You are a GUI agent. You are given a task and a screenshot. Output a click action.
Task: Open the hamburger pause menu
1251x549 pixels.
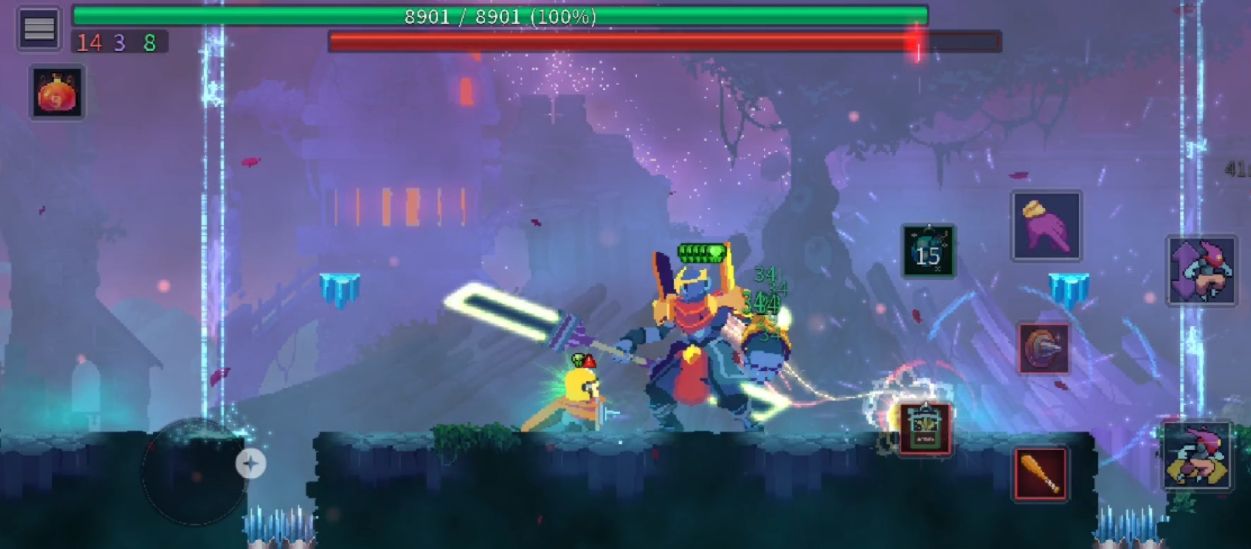39,28
